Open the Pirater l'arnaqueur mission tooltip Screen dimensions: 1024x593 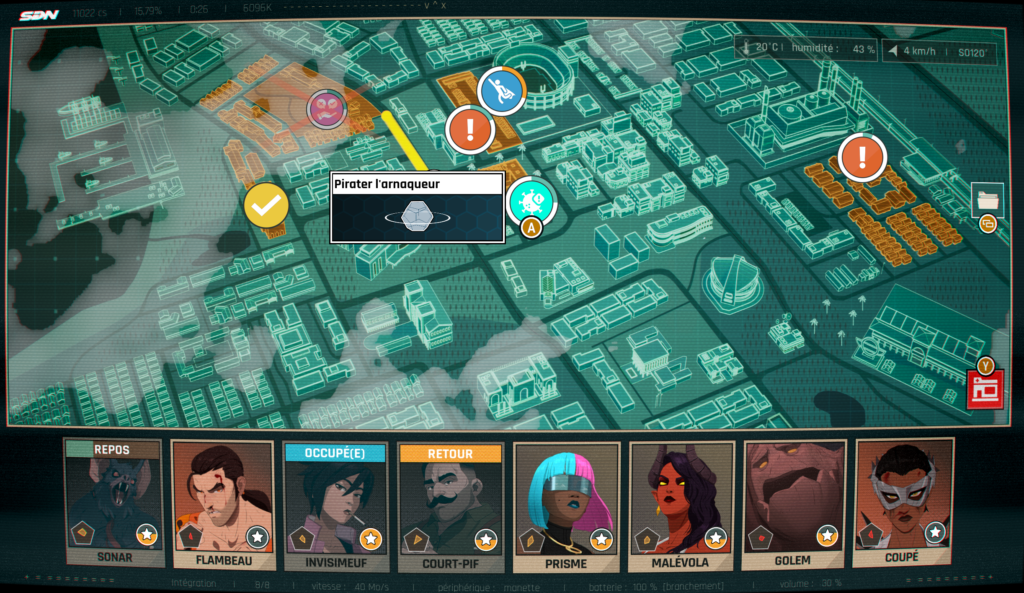click(x=417, y=207)
